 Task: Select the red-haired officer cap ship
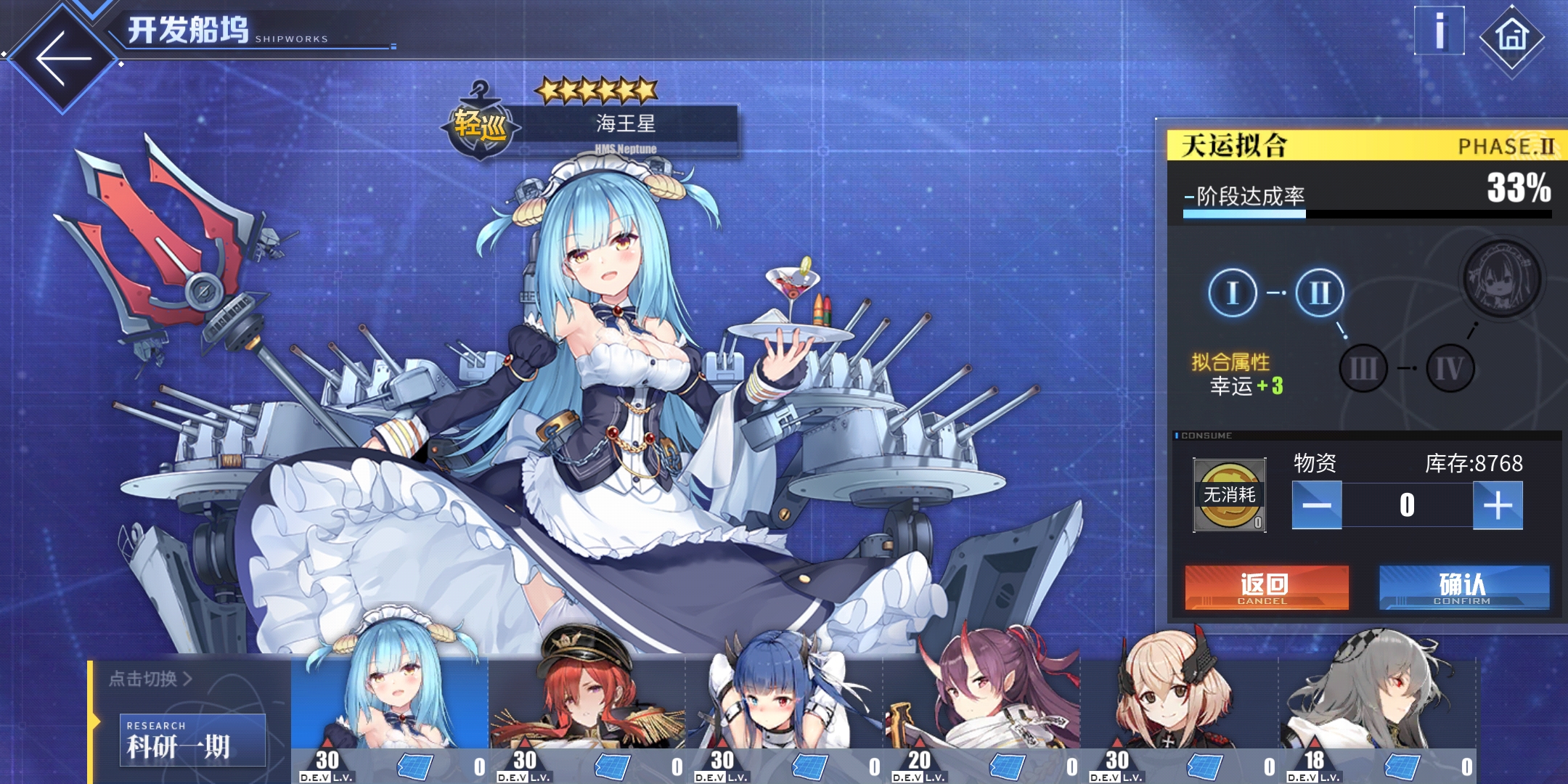pos(587,704)
